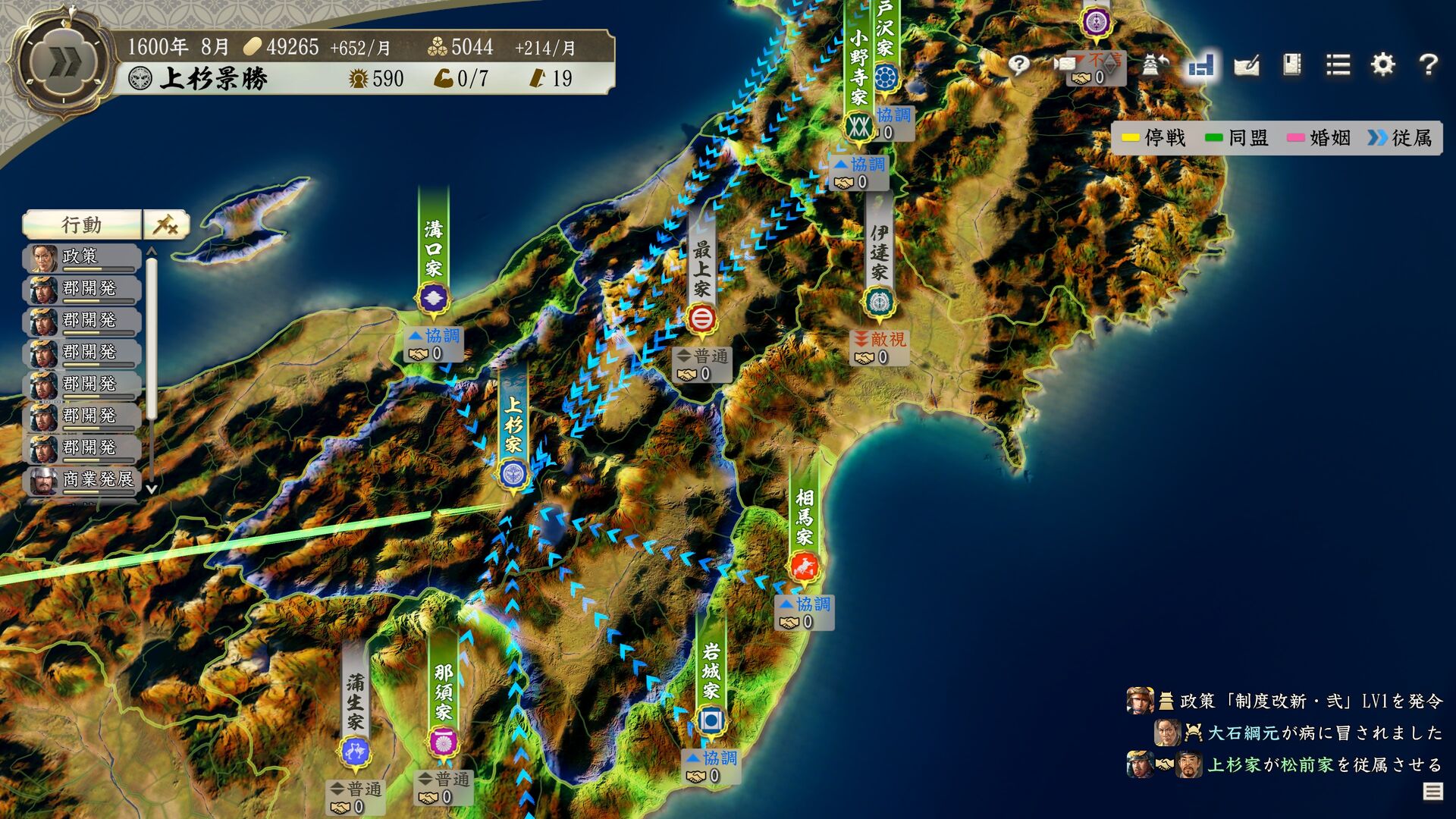
Task: Open settings with the gear icon
Action: (1383, 65)
